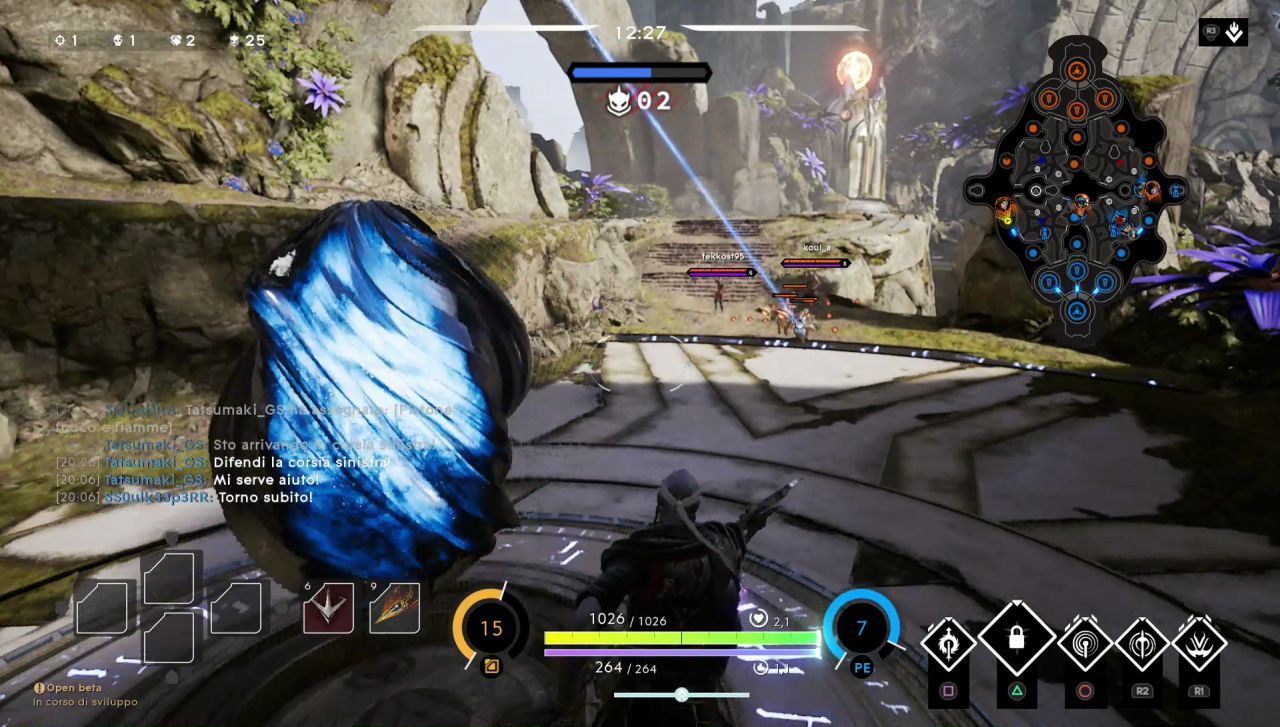Image resolution: width=1280 pixels, height=727 pixels.
Task: Click the R3 download prompt in the top-right corner
Action: click(x=1221, y=31)
